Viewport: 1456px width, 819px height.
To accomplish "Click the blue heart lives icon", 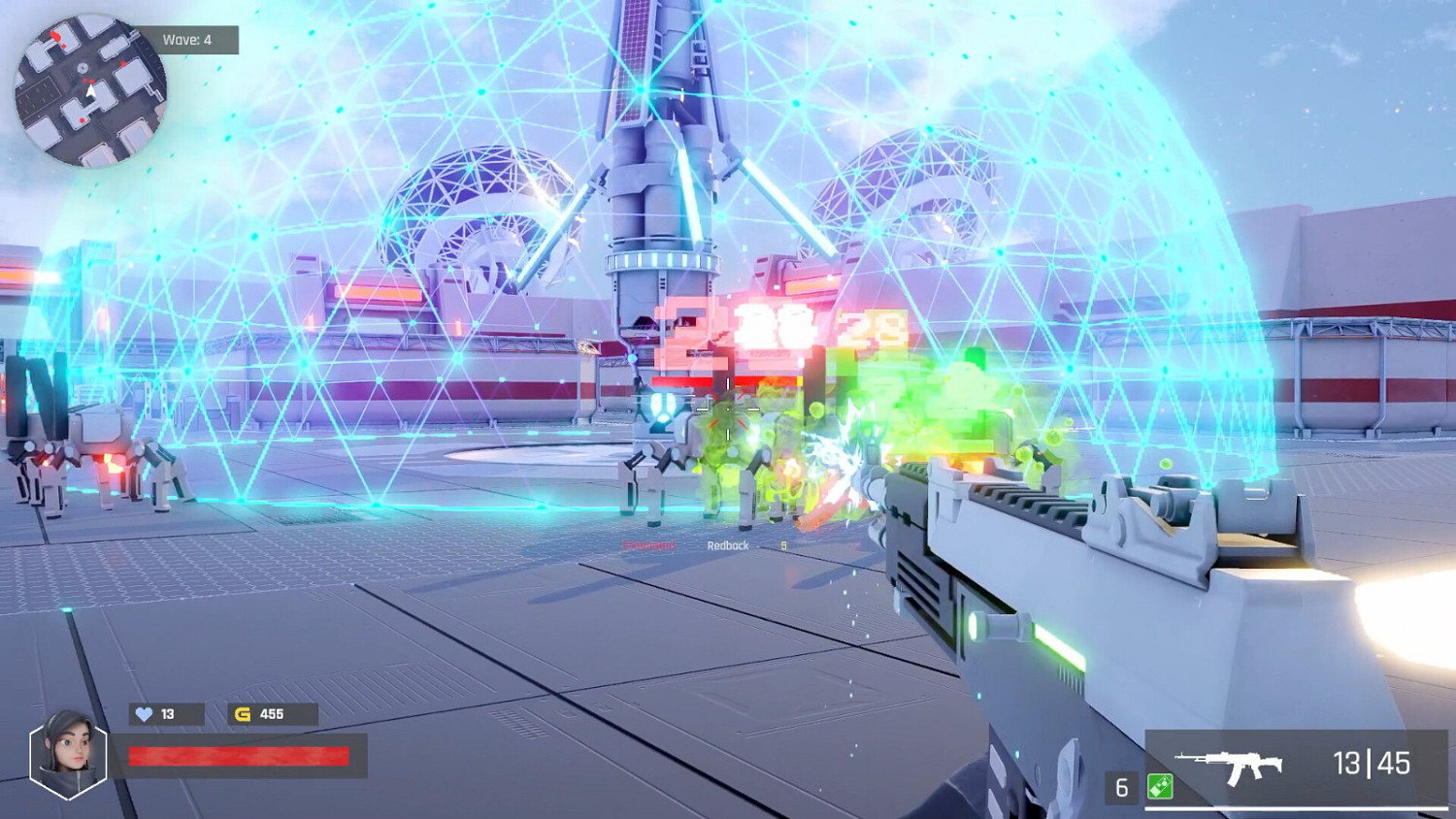I will click(x=144, y=714).
